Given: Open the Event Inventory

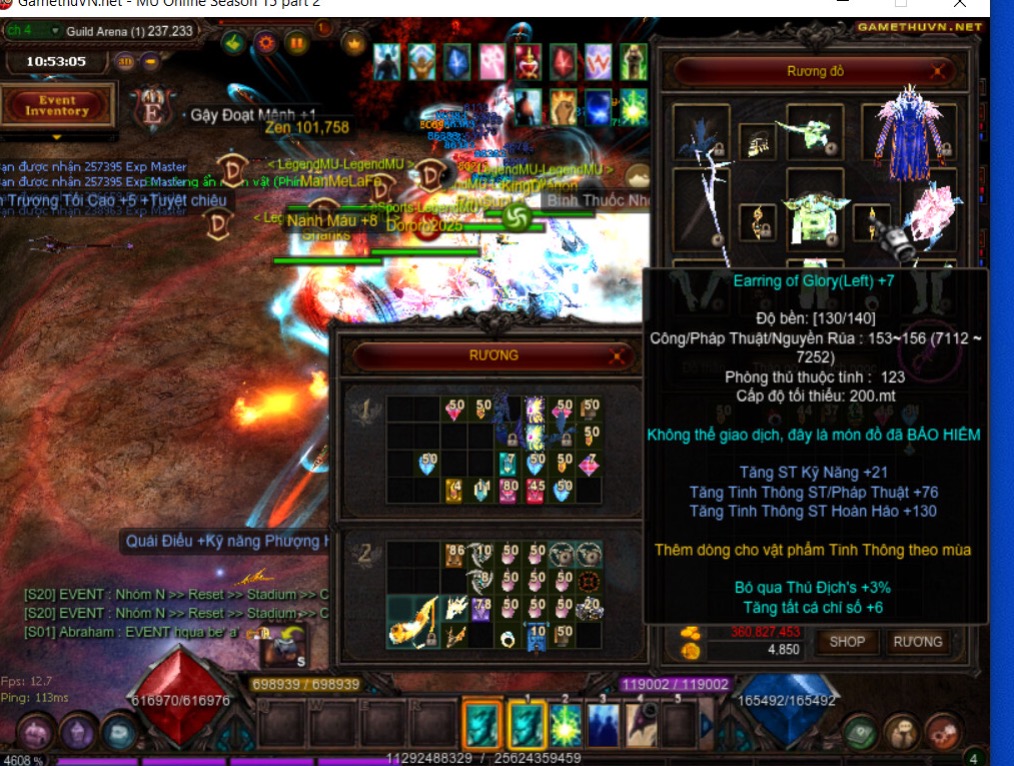Looking at the screenshot, I should [x=57, y=106].
